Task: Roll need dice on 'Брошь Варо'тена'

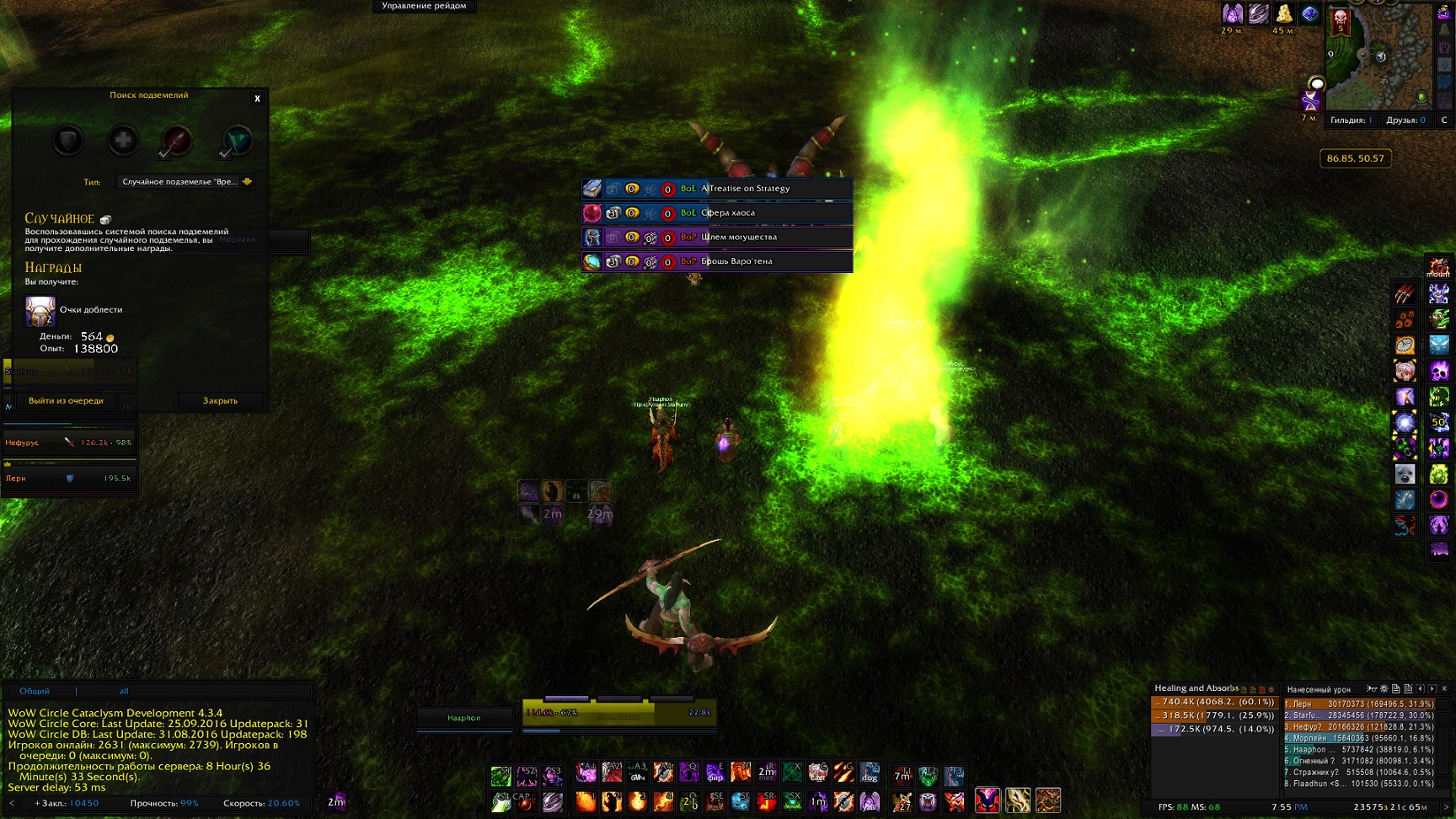Action: 613,262
